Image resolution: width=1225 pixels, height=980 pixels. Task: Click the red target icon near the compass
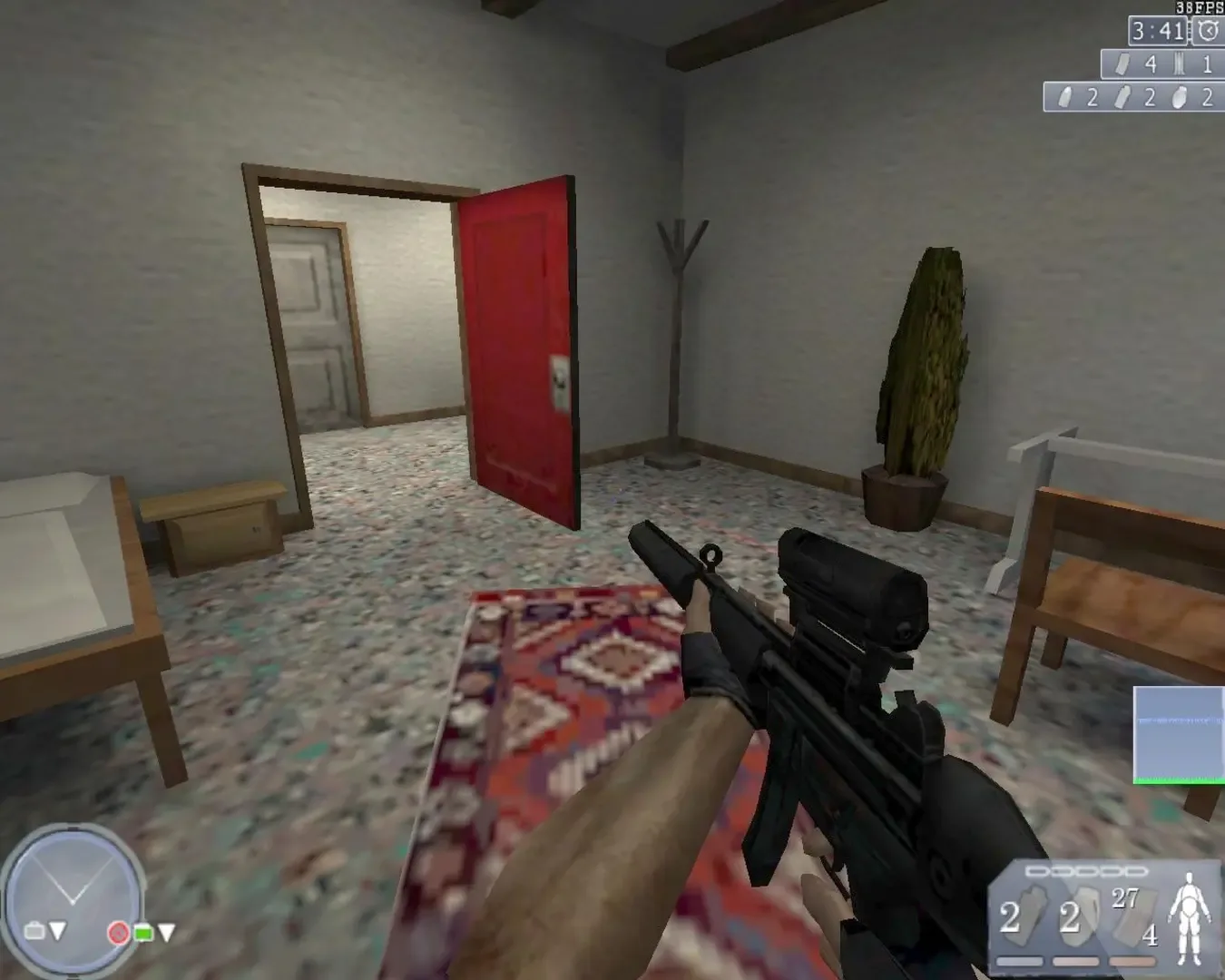tap(119, 933)
